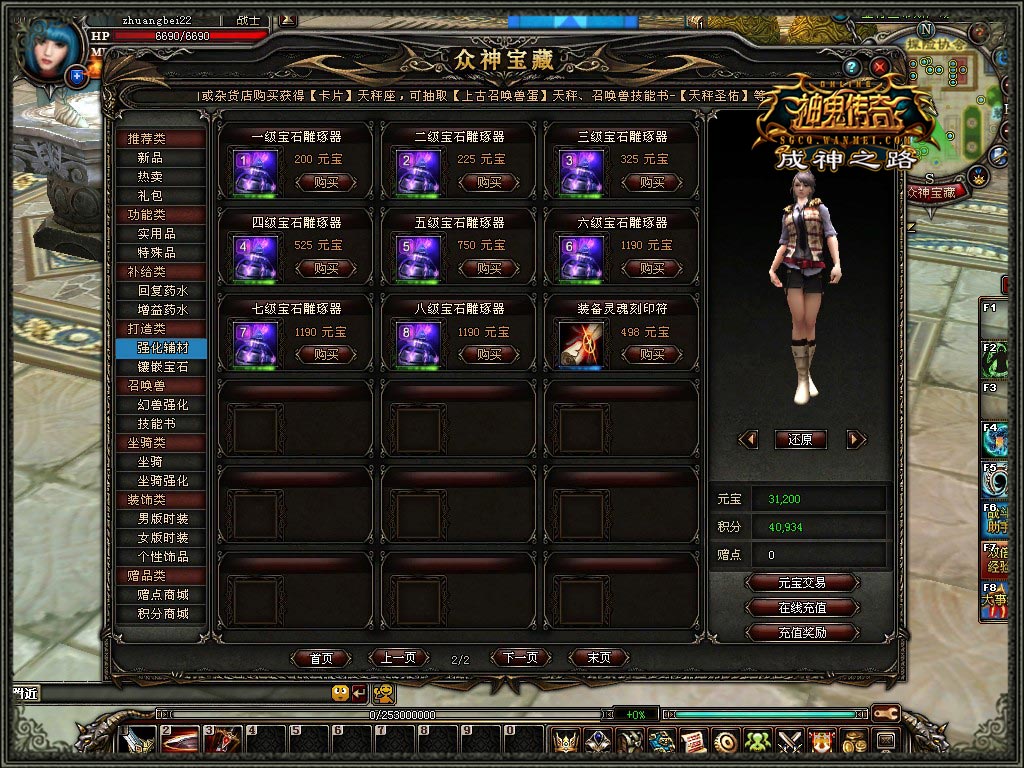This screenshot has width=1024, height=768.
Task: Open 充值奖励 recharge rewards
Action: tap(802, 632)
